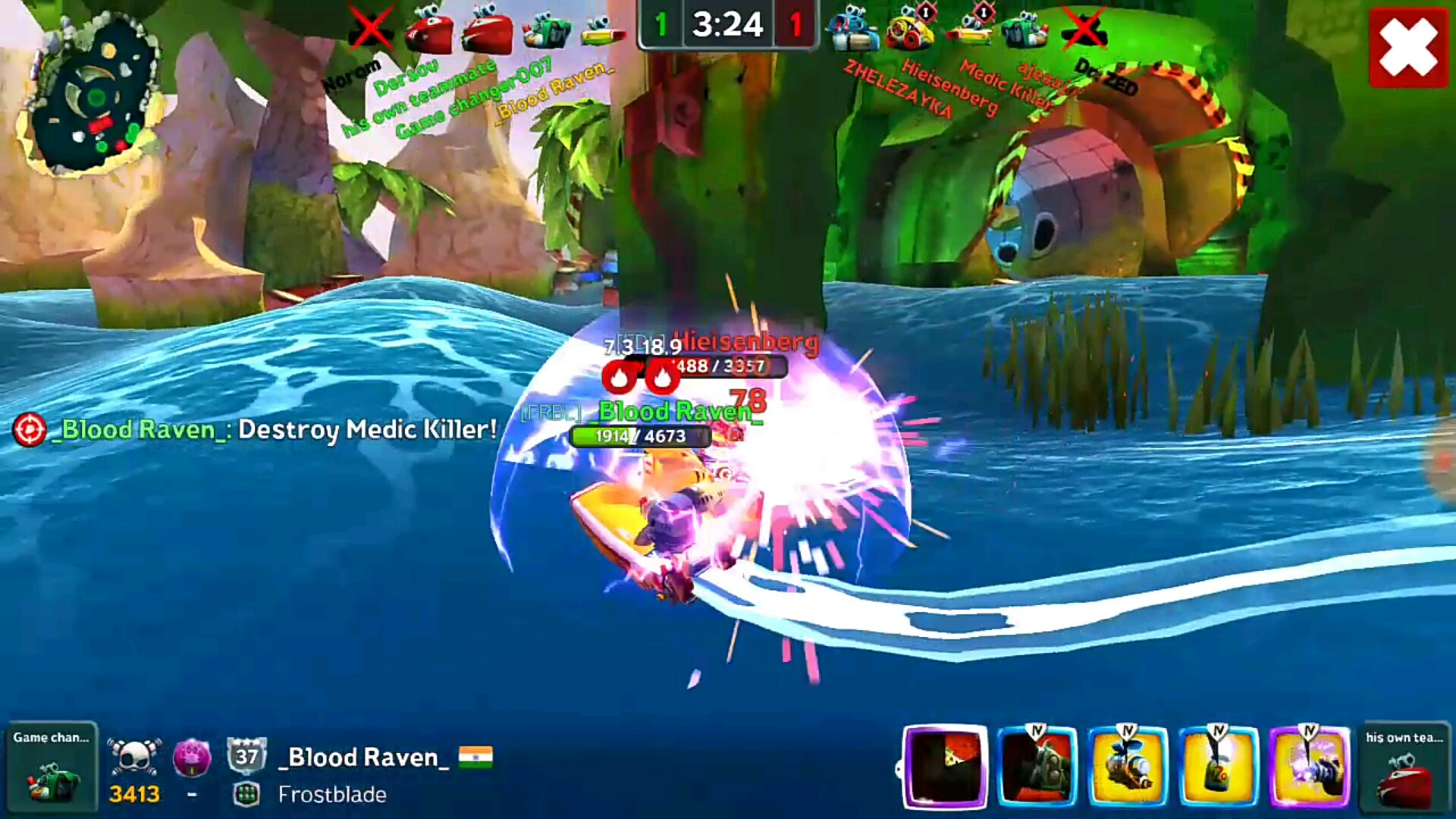Select the yellow cannon weapon slot
The height and width of the screenshot is (819, 1456).
pos(1128,766)
